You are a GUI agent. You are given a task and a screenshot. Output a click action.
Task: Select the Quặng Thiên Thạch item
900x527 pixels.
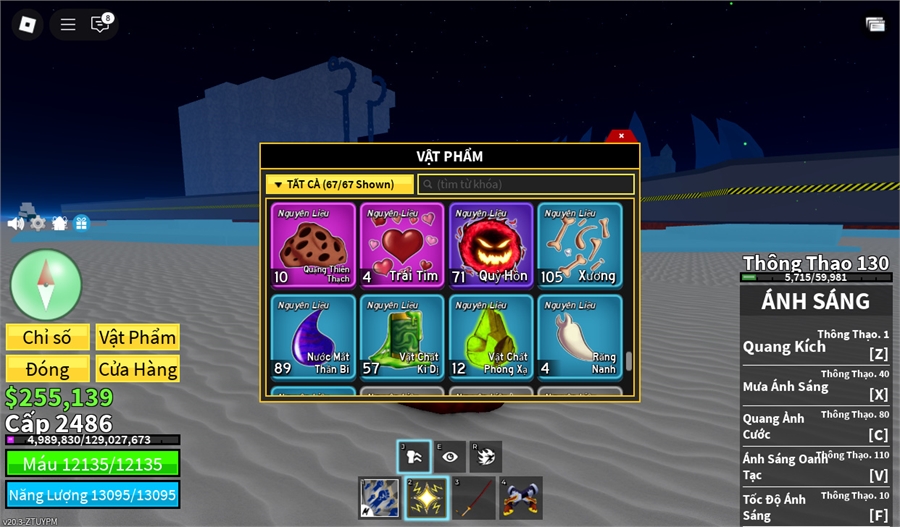point(313,245)
